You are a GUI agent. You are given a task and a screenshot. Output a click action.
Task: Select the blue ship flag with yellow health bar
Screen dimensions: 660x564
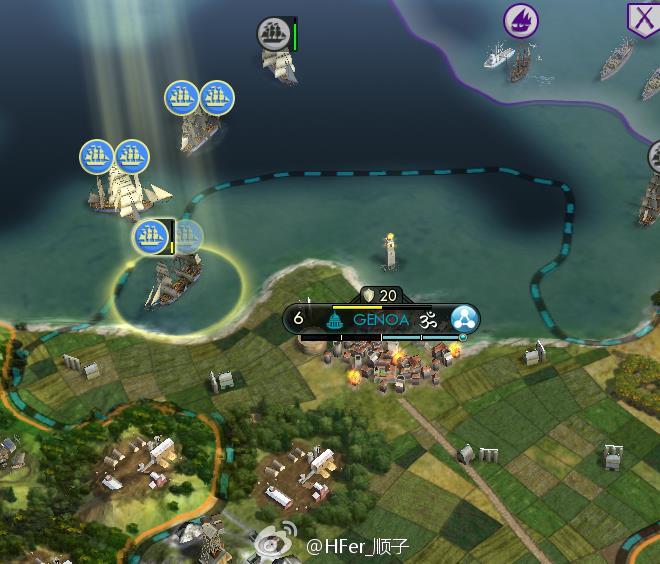click(x=150, y=237)
